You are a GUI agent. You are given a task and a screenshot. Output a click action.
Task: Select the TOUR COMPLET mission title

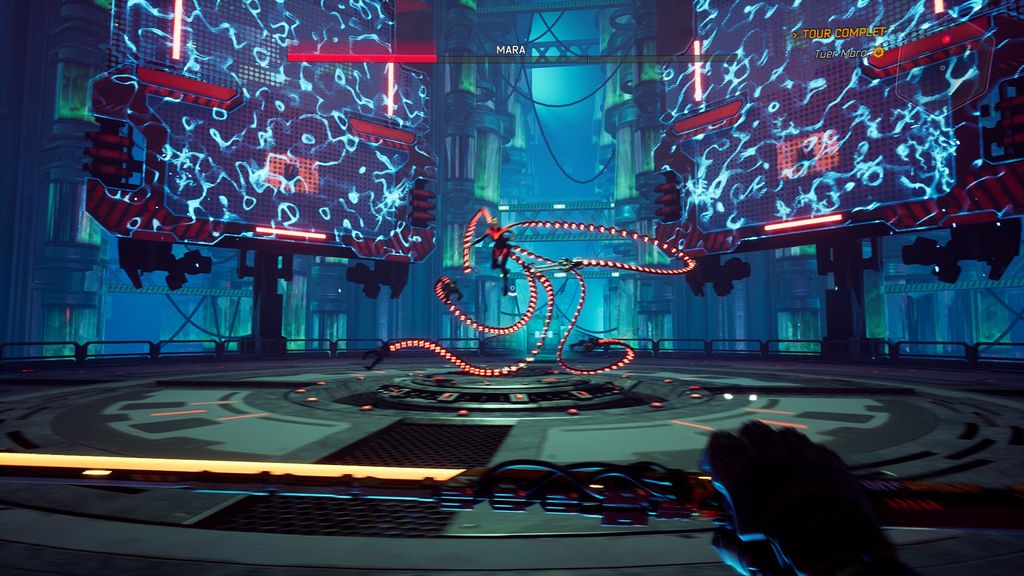pos(843,34)
